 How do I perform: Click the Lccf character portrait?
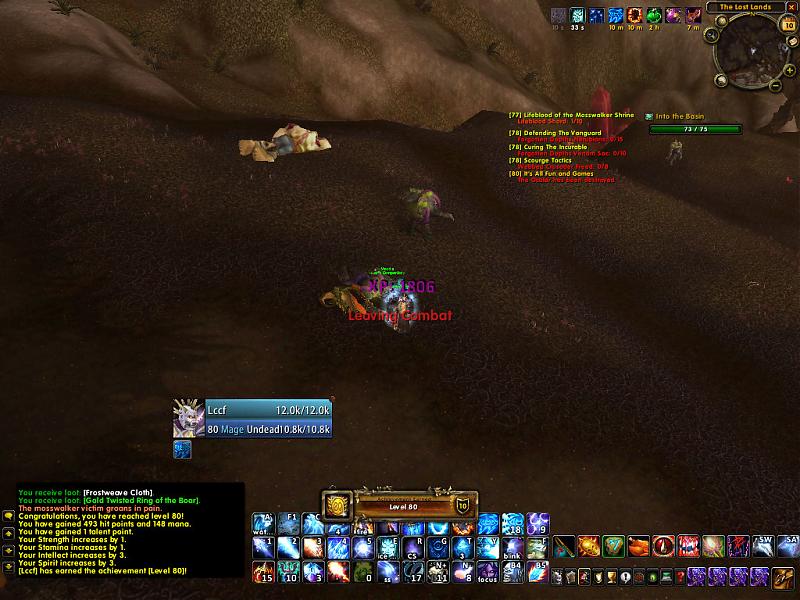point(188,419)
